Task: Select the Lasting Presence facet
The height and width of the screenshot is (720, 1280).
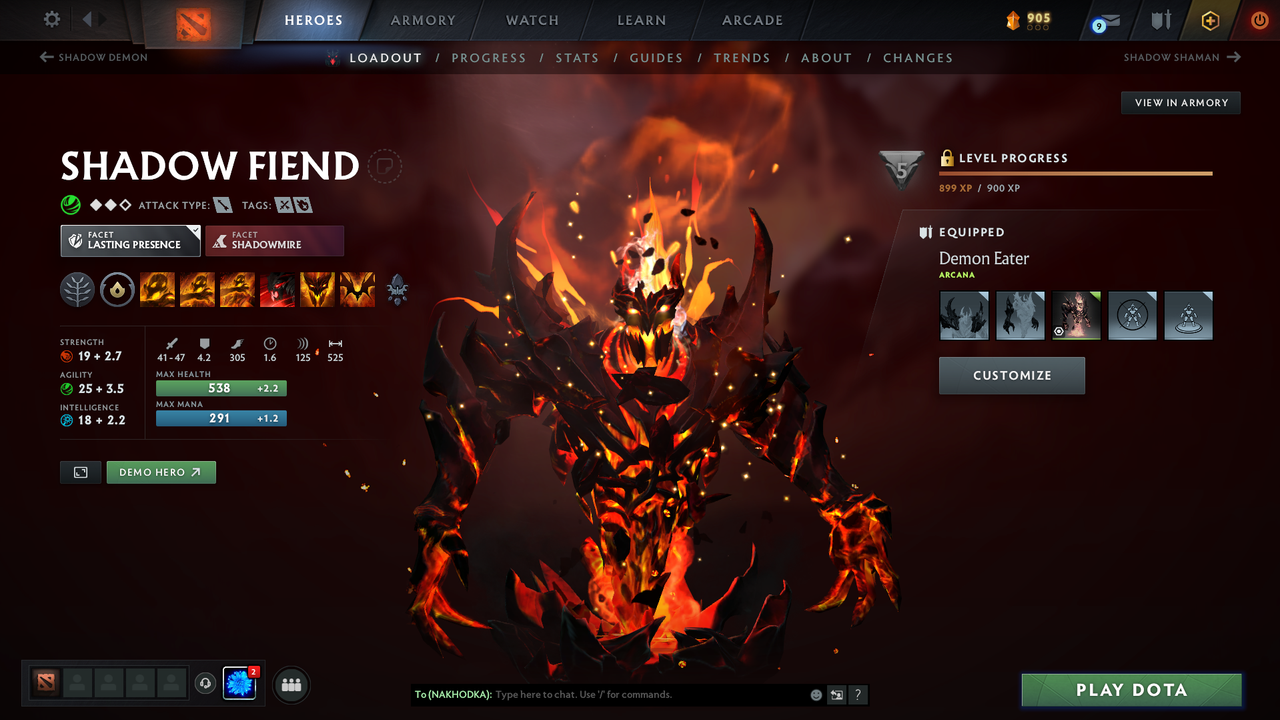Action: click(130, 240)
